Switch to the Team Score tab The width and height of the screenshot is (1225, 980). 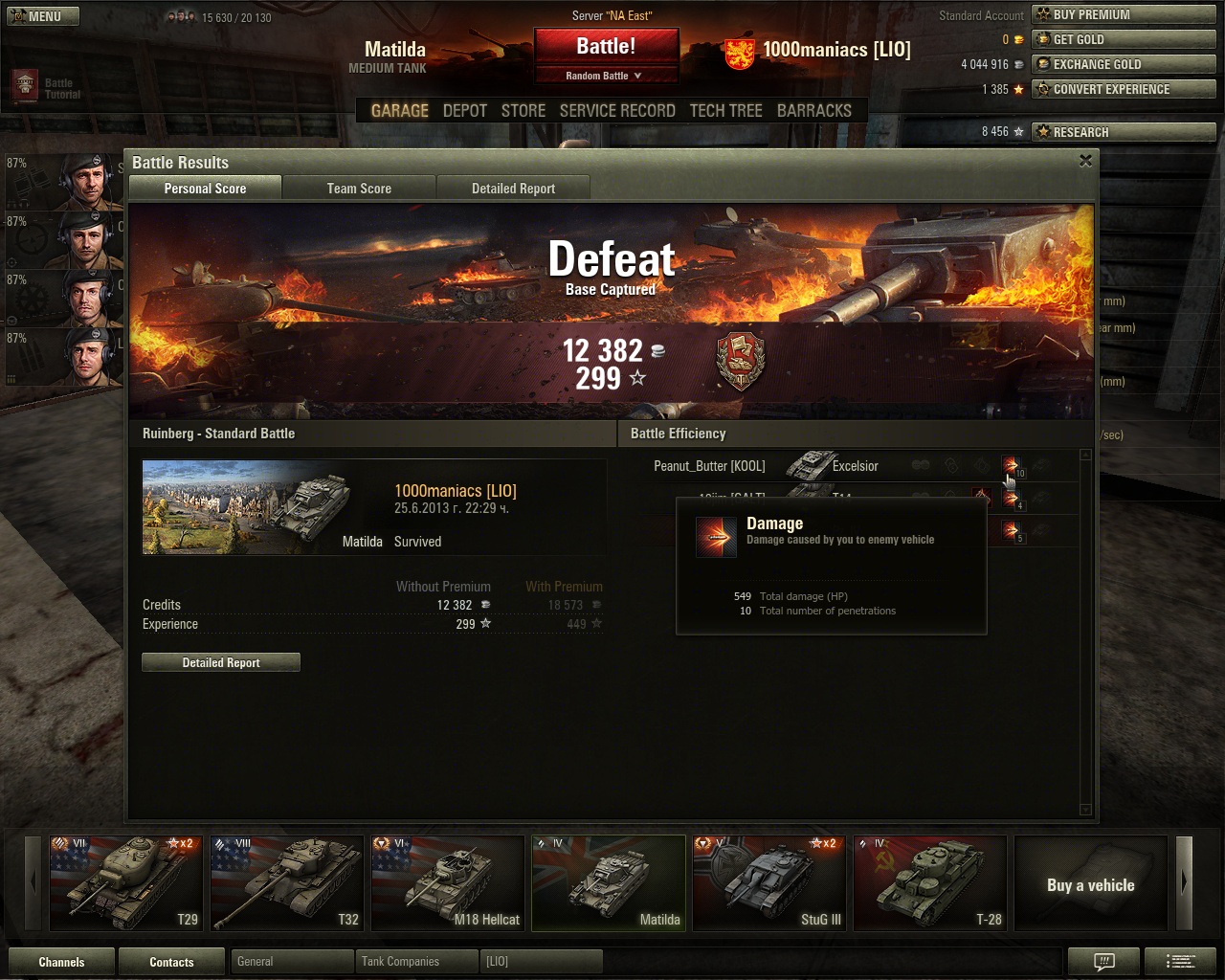[359, 189]
